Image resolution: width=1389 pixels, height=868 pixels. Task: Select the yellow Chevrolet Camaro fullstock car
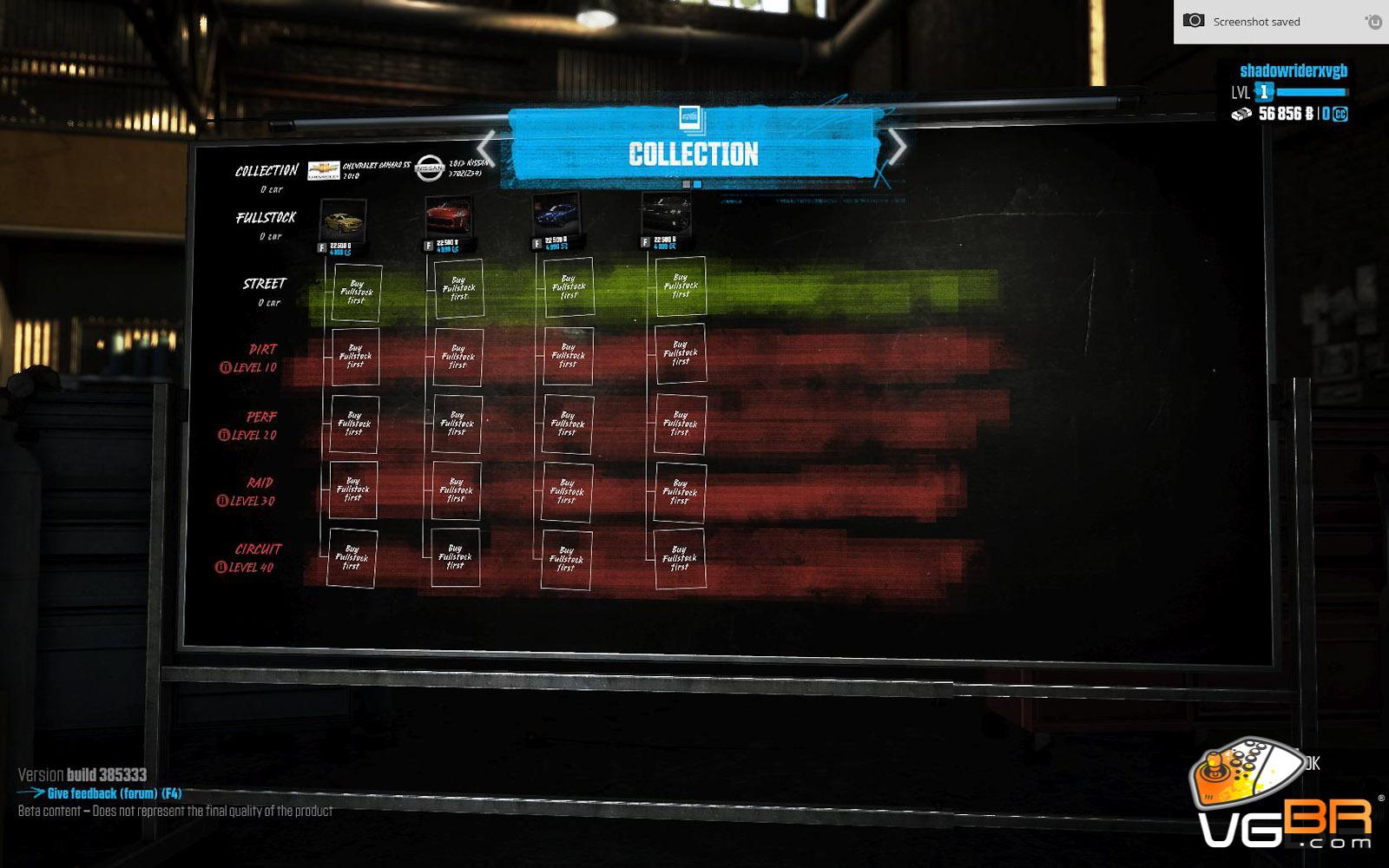[342, 220]
